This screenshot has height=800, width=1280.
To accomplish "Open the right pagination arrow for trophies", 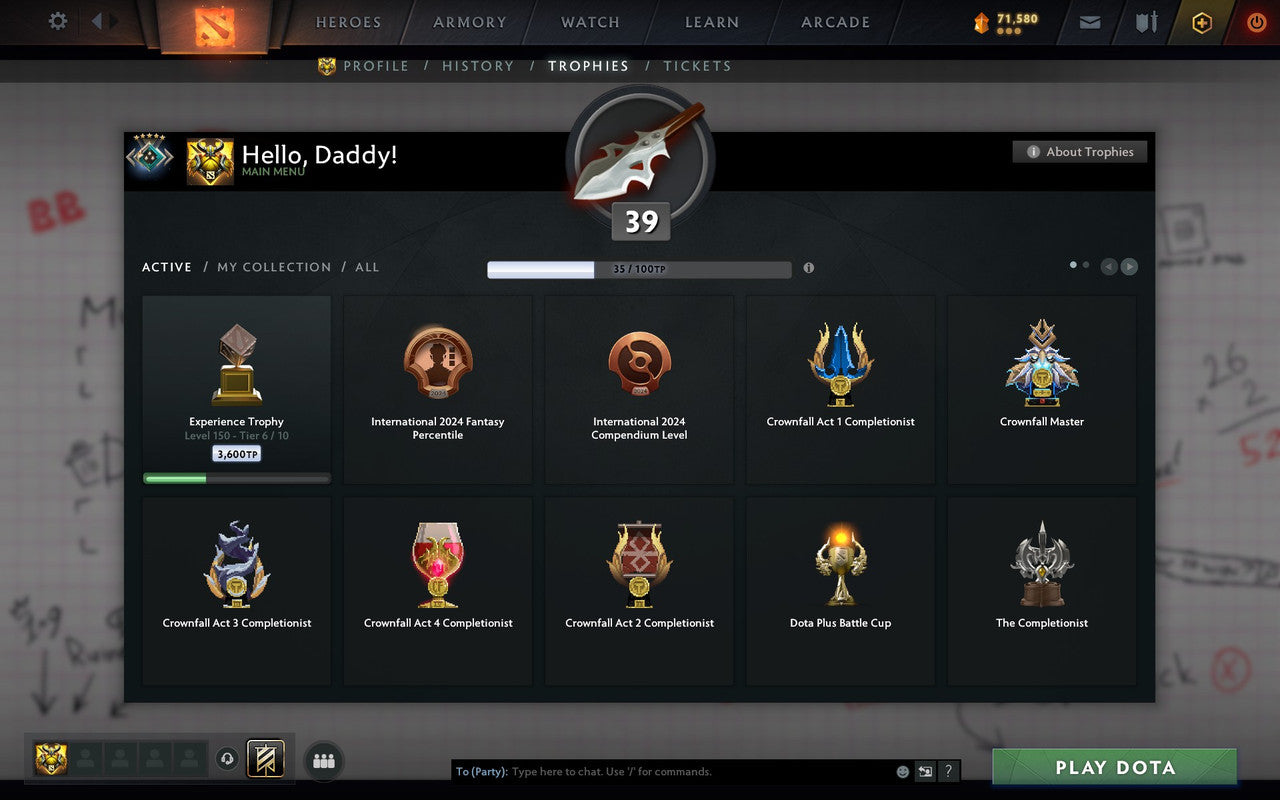I will tap(1129, 267).
